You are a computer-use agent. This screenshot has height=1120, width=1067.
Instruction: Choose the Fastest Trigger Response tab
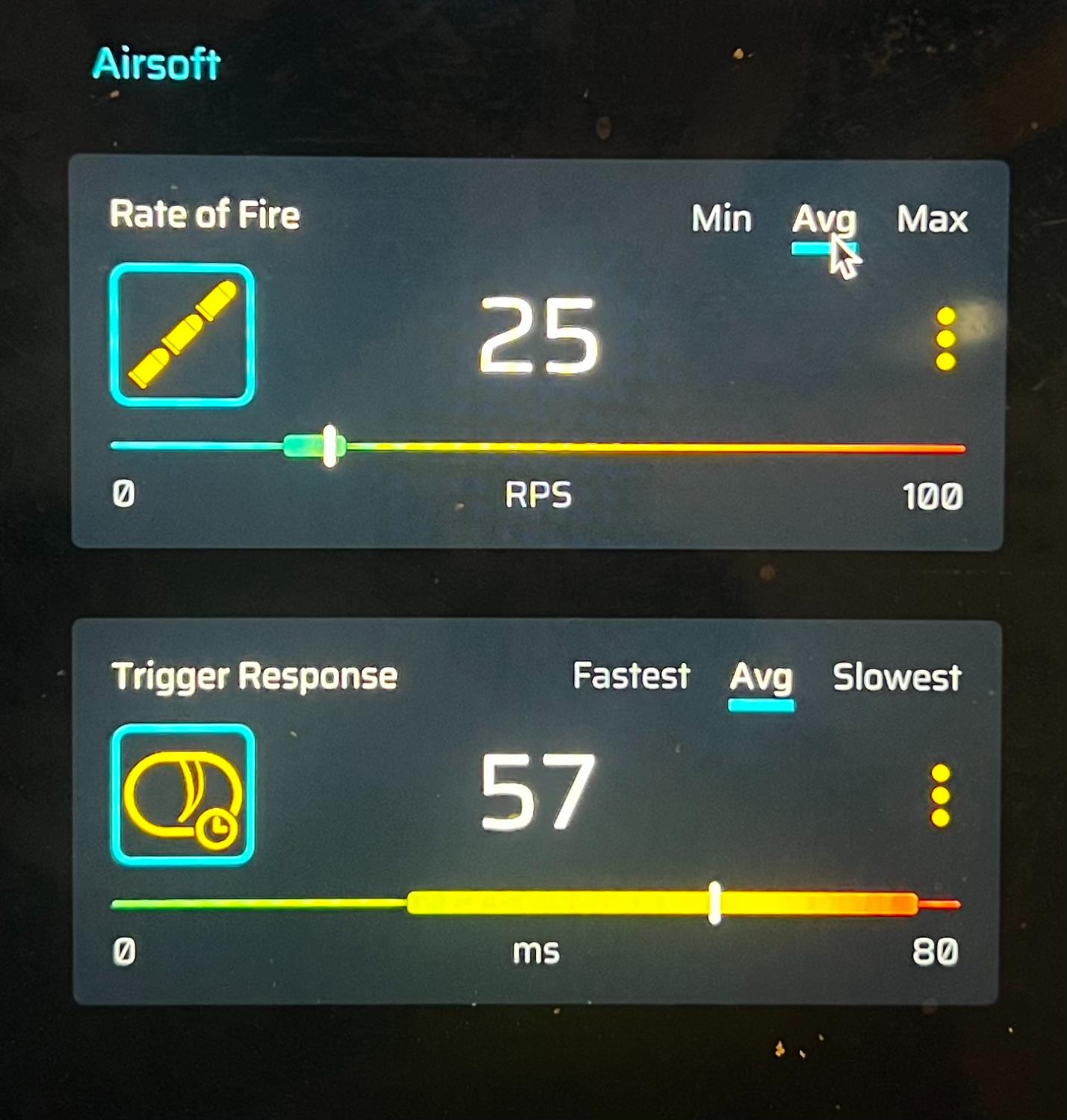point(631,676)
